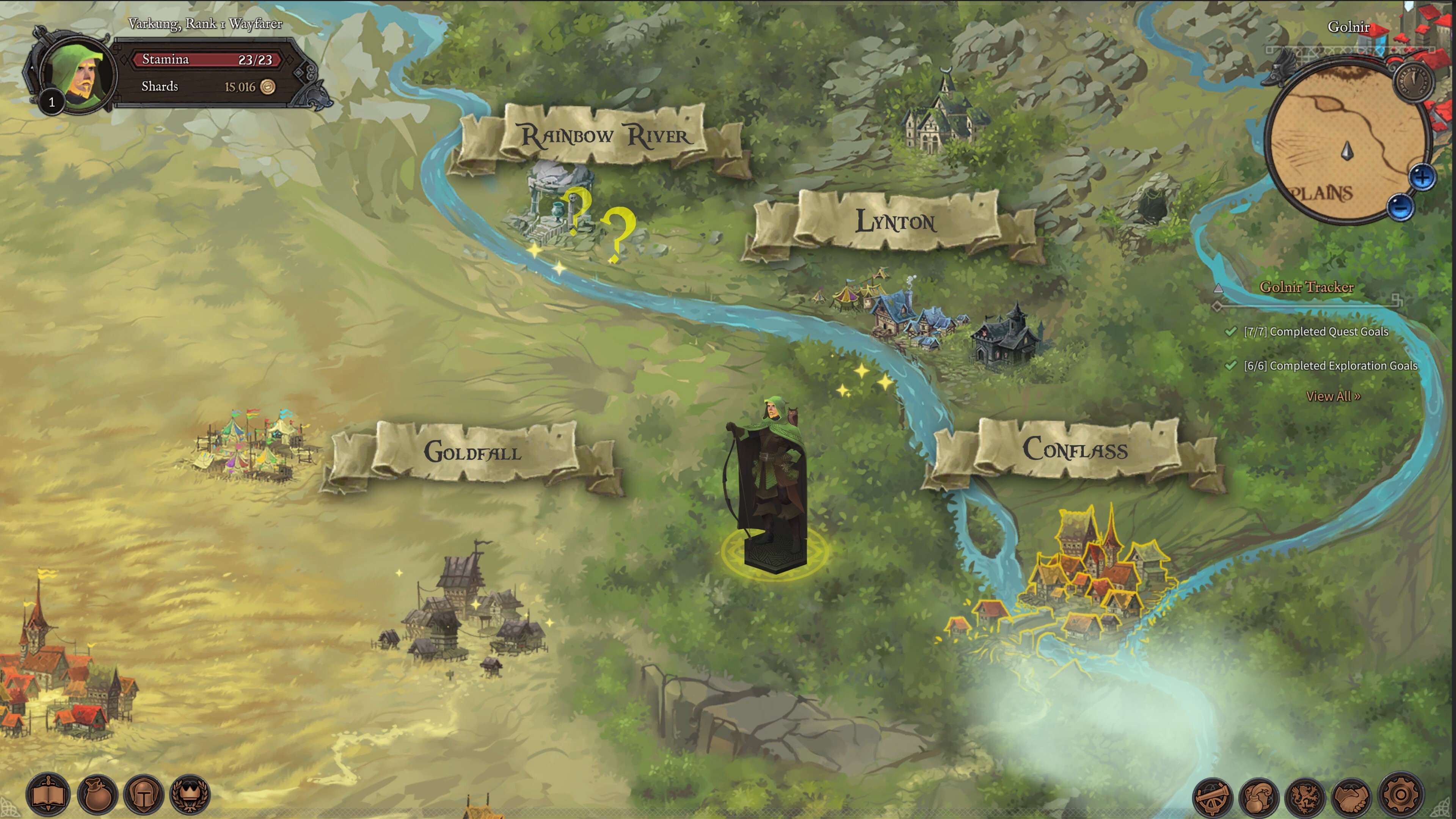Select the Lynton location banner
Image resolution: width=1456 pixels, height=819 pixels.
(x=895, y=222)
